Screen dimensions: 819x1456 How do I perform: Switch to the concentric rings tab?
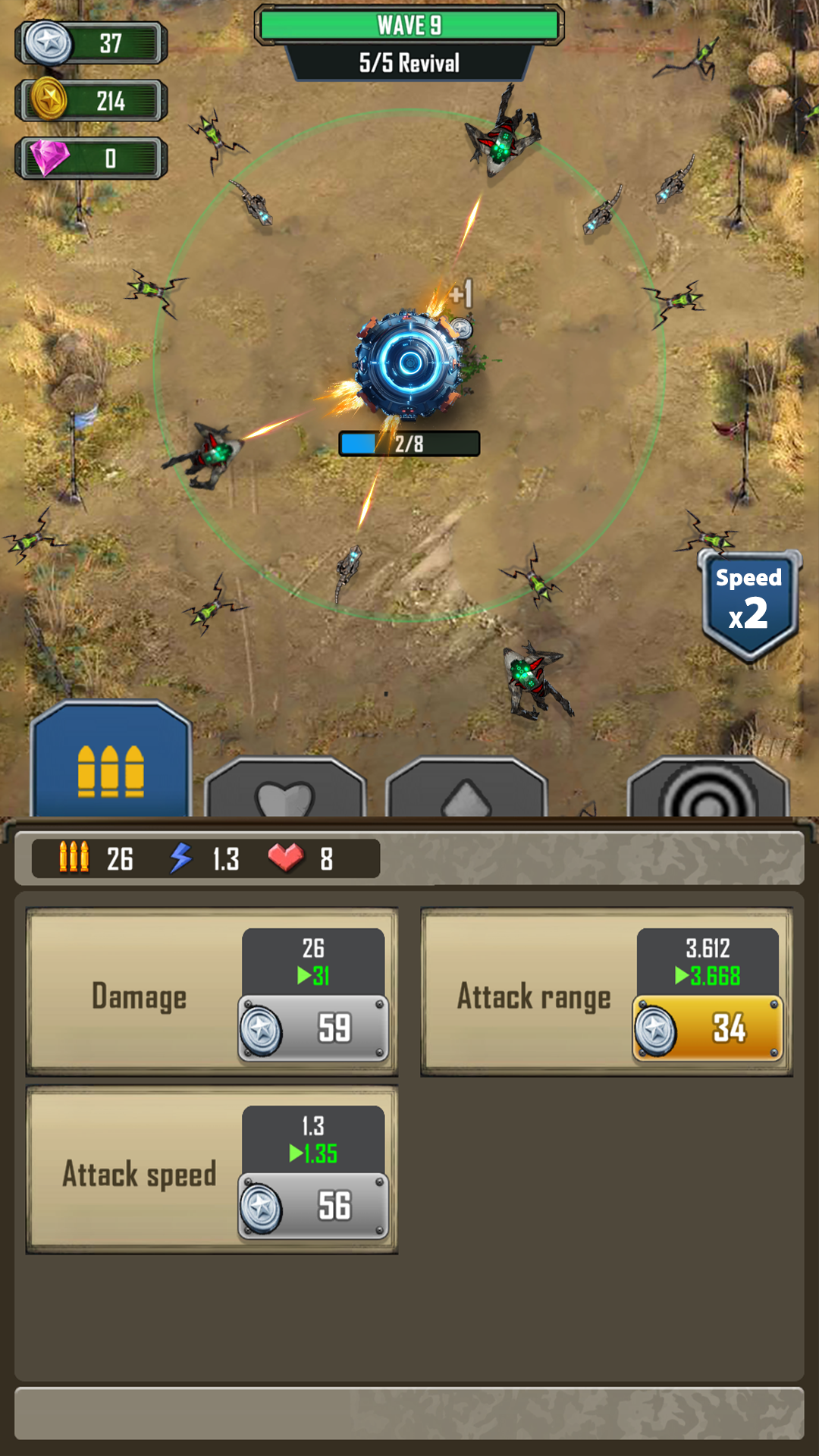[x=708, y=789]
